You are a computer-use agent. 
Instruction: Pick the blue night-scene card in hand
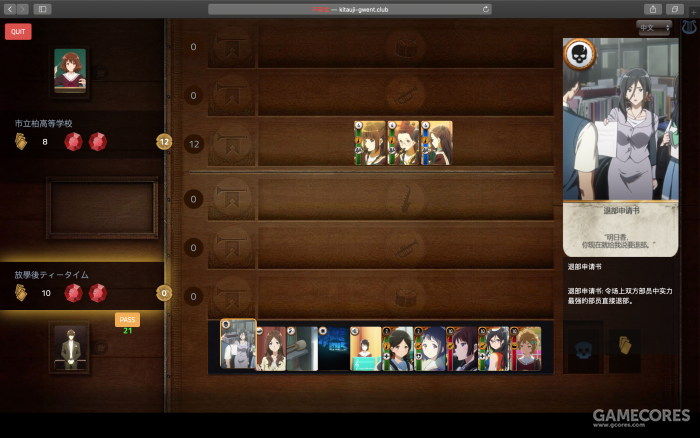[333, 348]
